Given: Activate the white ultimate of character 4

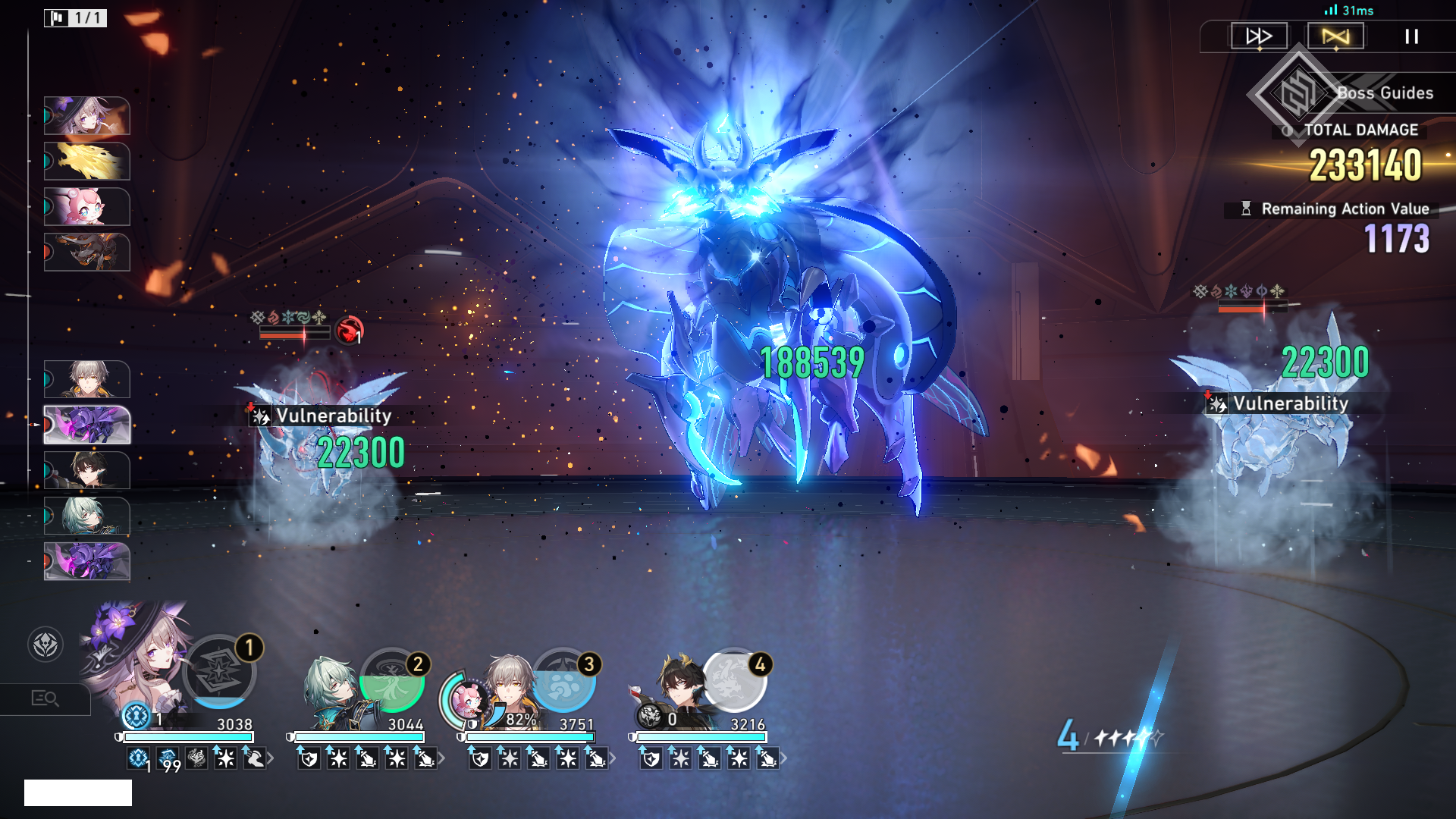Looking at the screenshot, I should coord(734,681).
